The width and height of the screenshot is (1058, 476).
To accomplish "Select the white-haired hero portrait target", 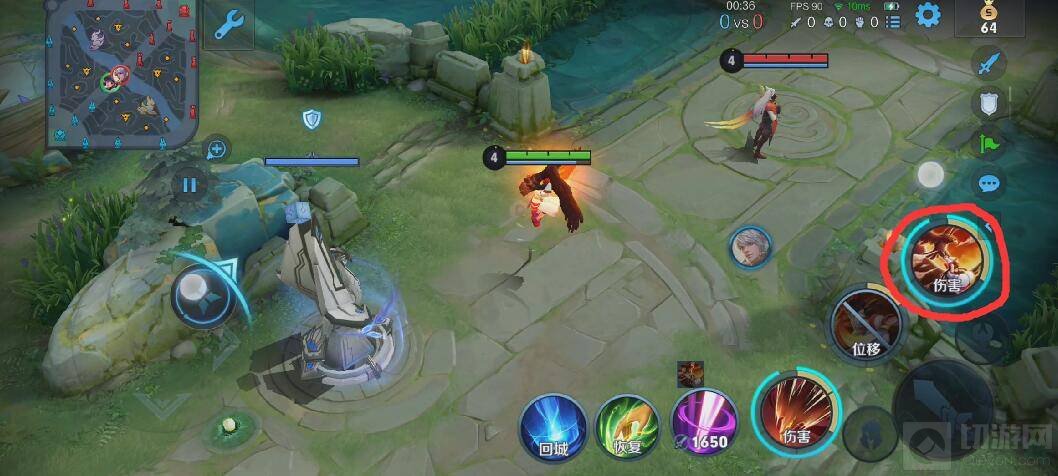I will [749, 246].
